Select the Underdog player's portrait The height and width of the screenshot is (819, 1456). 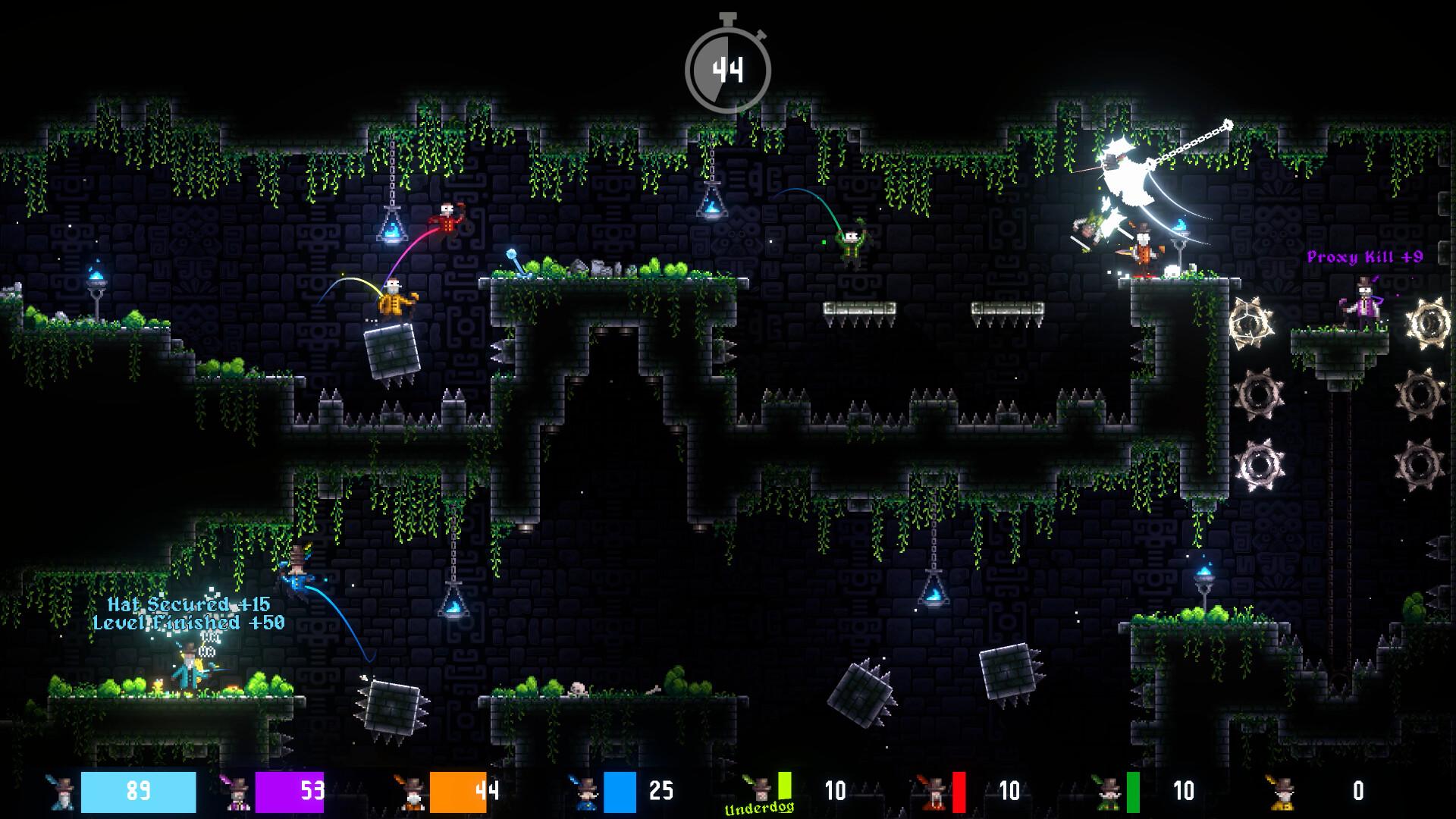pos(757,789)
